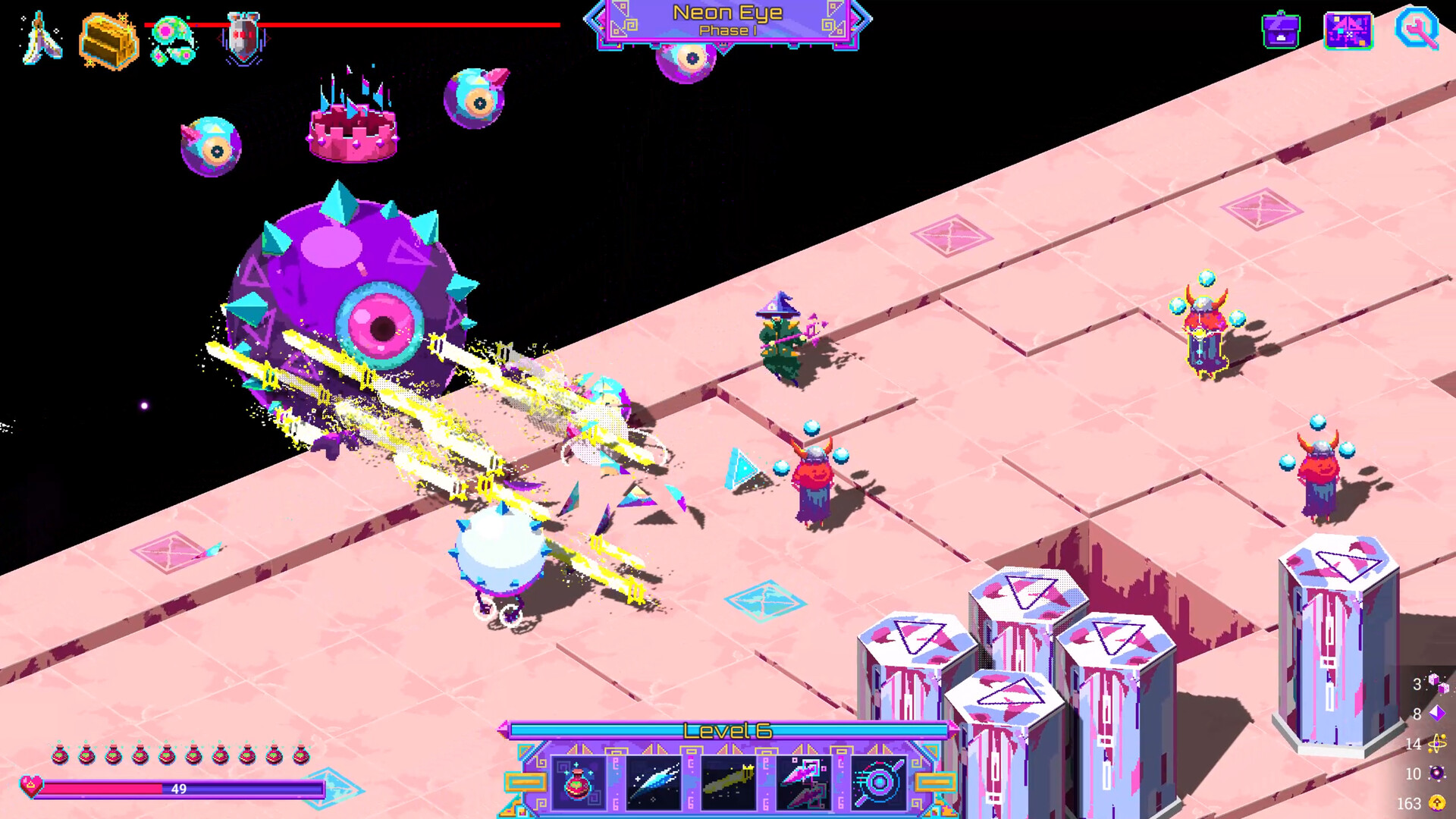The width and height of the screenshot is (1456, 819).
Task: Use the red health potion slot
Action: coord(578,783)
